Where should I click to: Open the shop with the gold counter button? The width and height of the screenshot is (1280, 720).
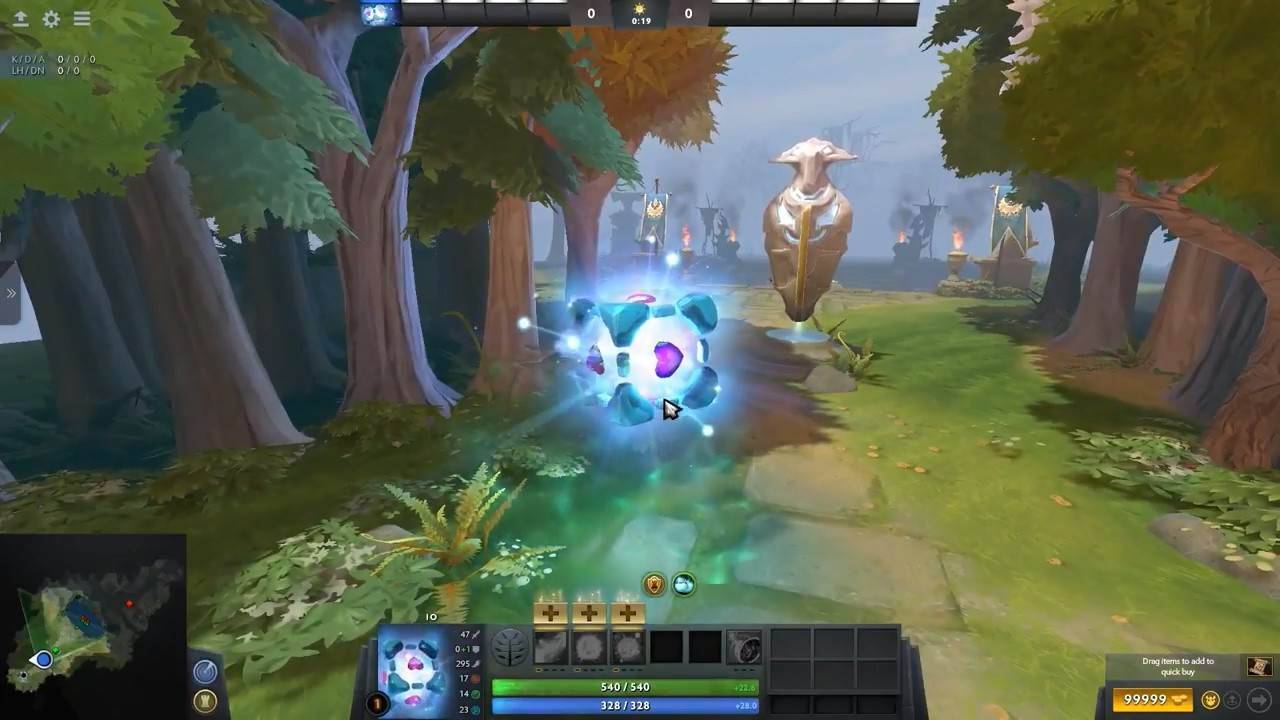[x=1153, y=700]
